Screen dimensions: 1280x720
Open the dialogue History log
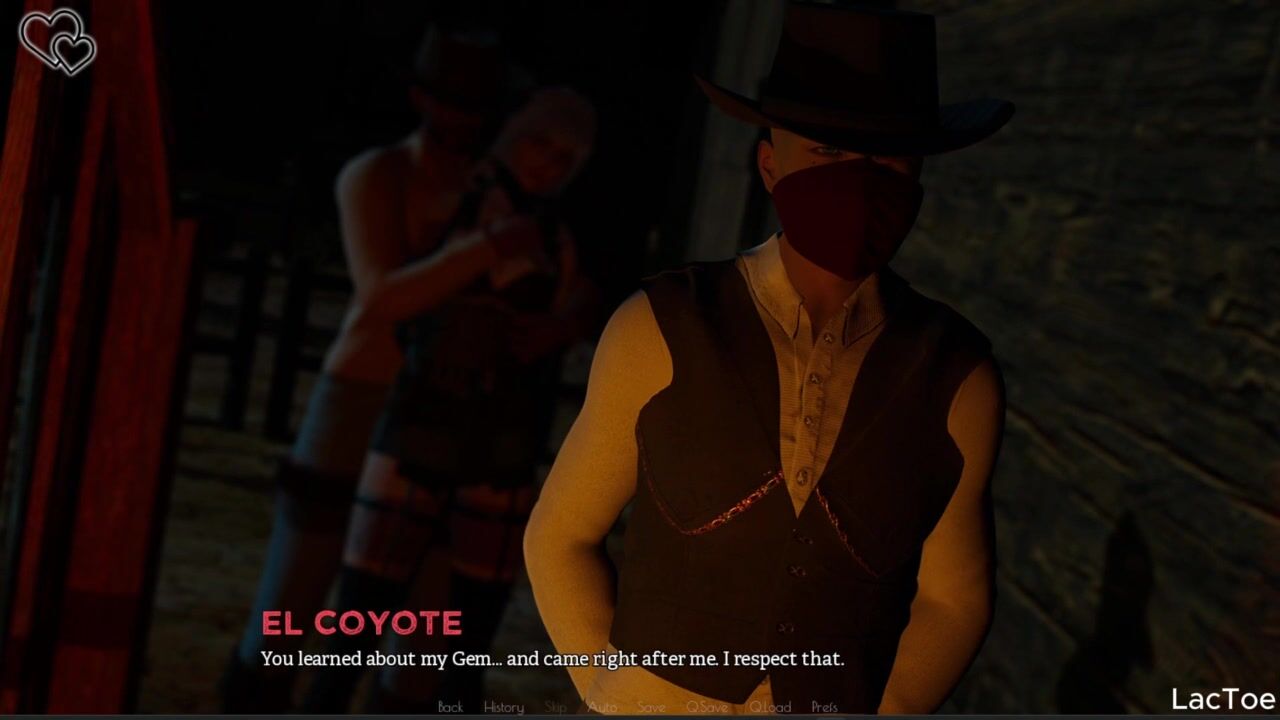pos(503,707)
